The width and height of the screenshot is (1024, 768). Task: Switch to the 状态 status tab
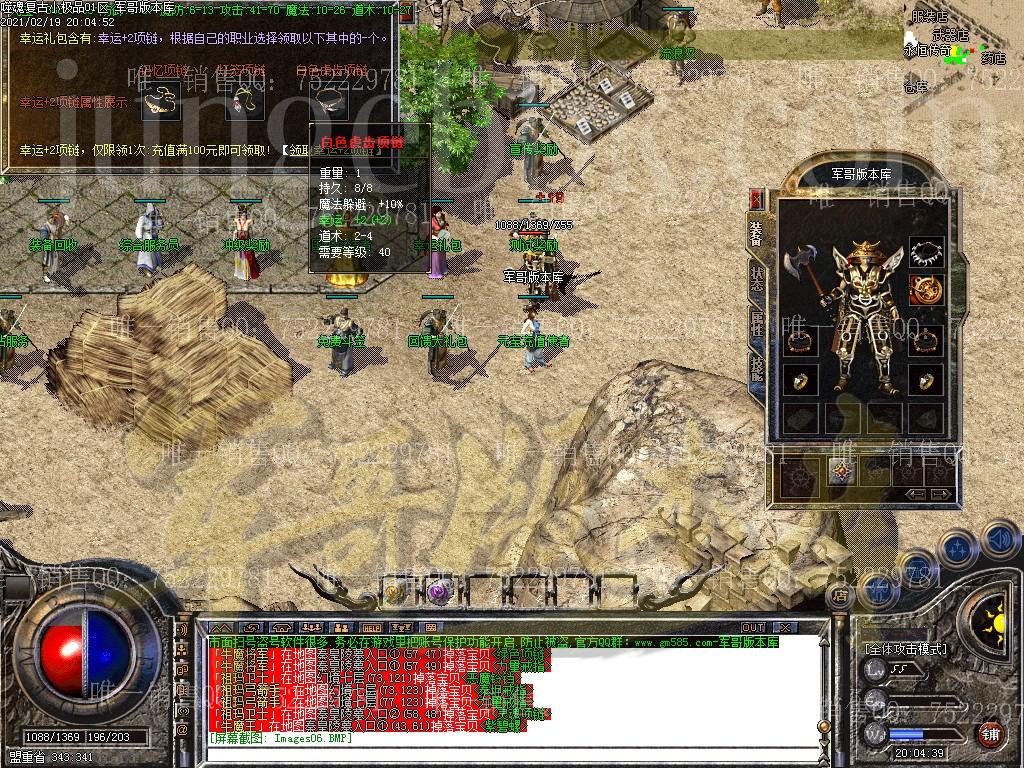[x=757, y=276]
